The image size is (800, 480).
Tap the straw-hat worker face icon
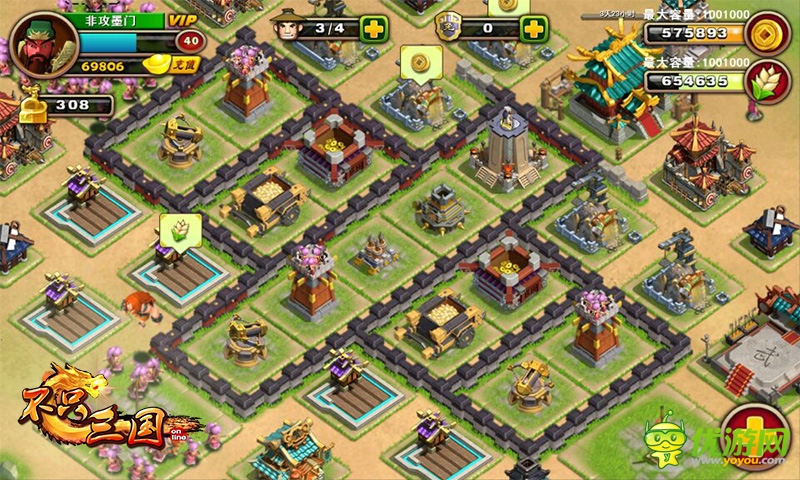[x=289, y=26]
